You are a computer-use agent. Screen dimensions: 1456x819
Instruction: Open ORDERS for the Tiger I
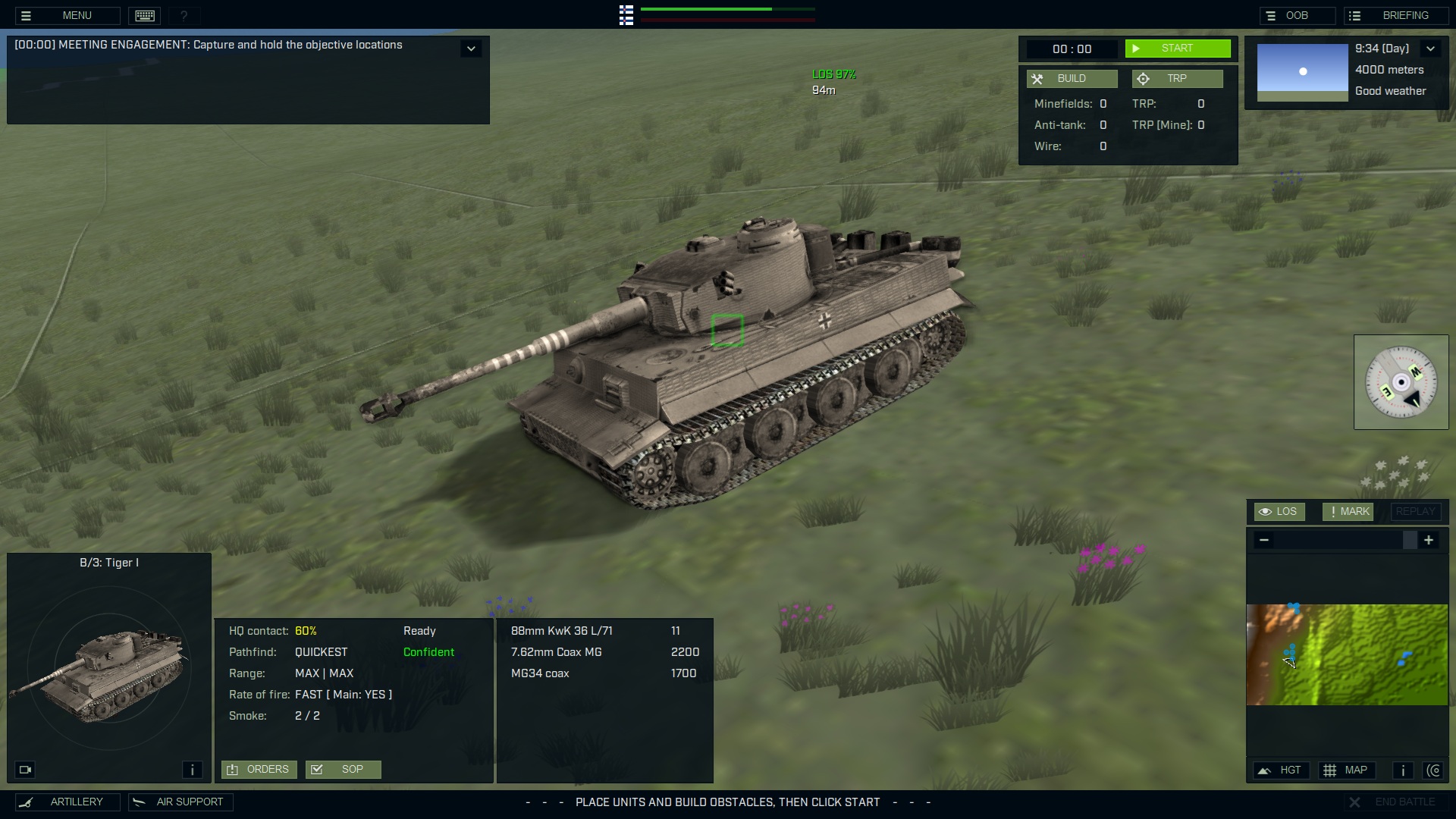[x=259, y=769]
